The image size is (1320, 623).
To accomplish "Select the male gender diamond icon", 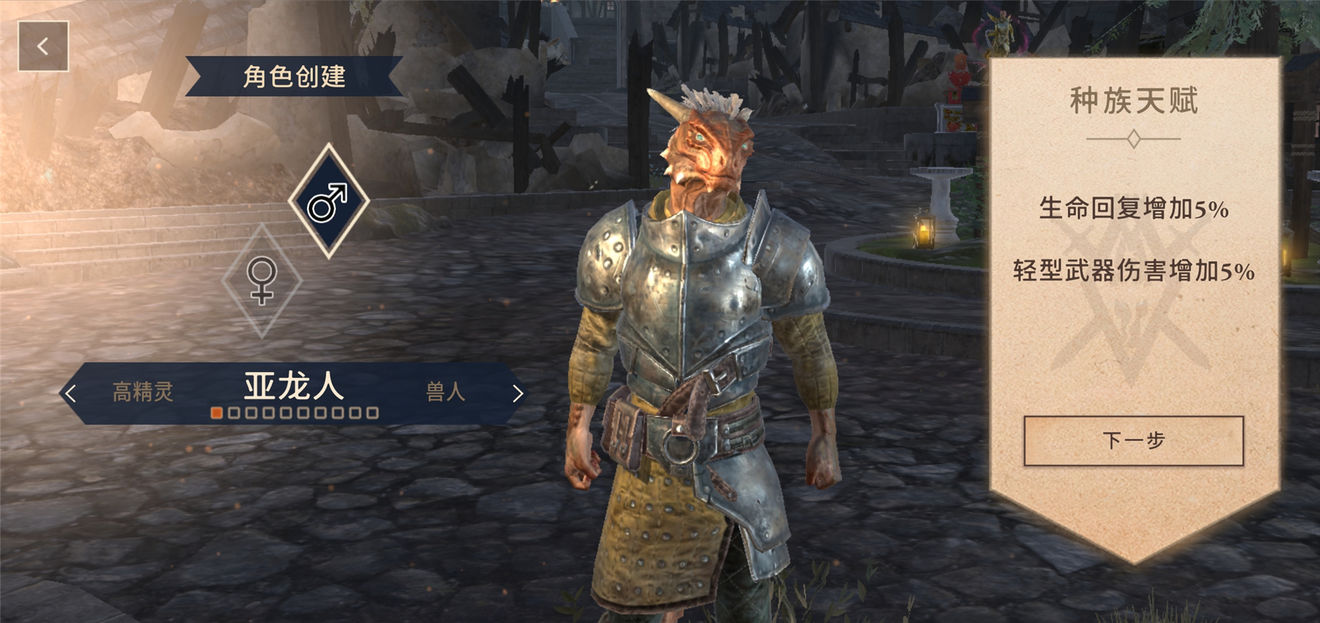I will tap(328, 201).
